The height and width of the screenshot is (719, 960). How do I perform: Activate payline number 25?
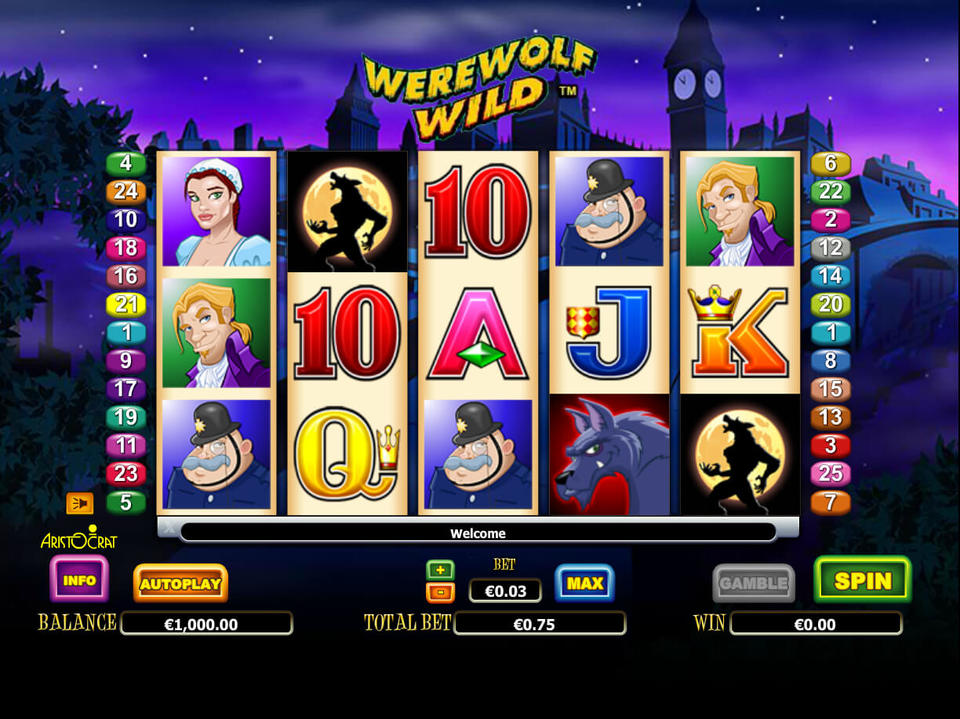pos(831,473)
